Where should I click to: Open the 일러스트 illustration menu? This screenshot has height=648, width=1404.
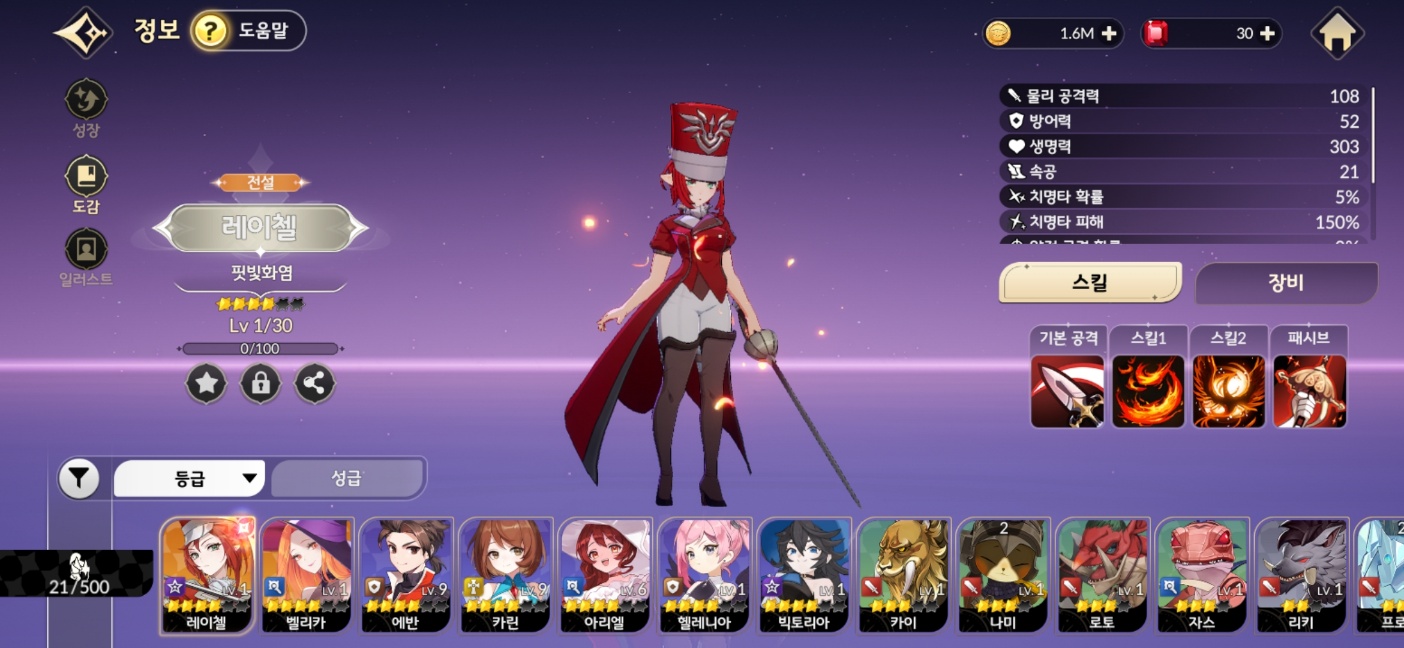pyautogui.click(x=86, y=250)
